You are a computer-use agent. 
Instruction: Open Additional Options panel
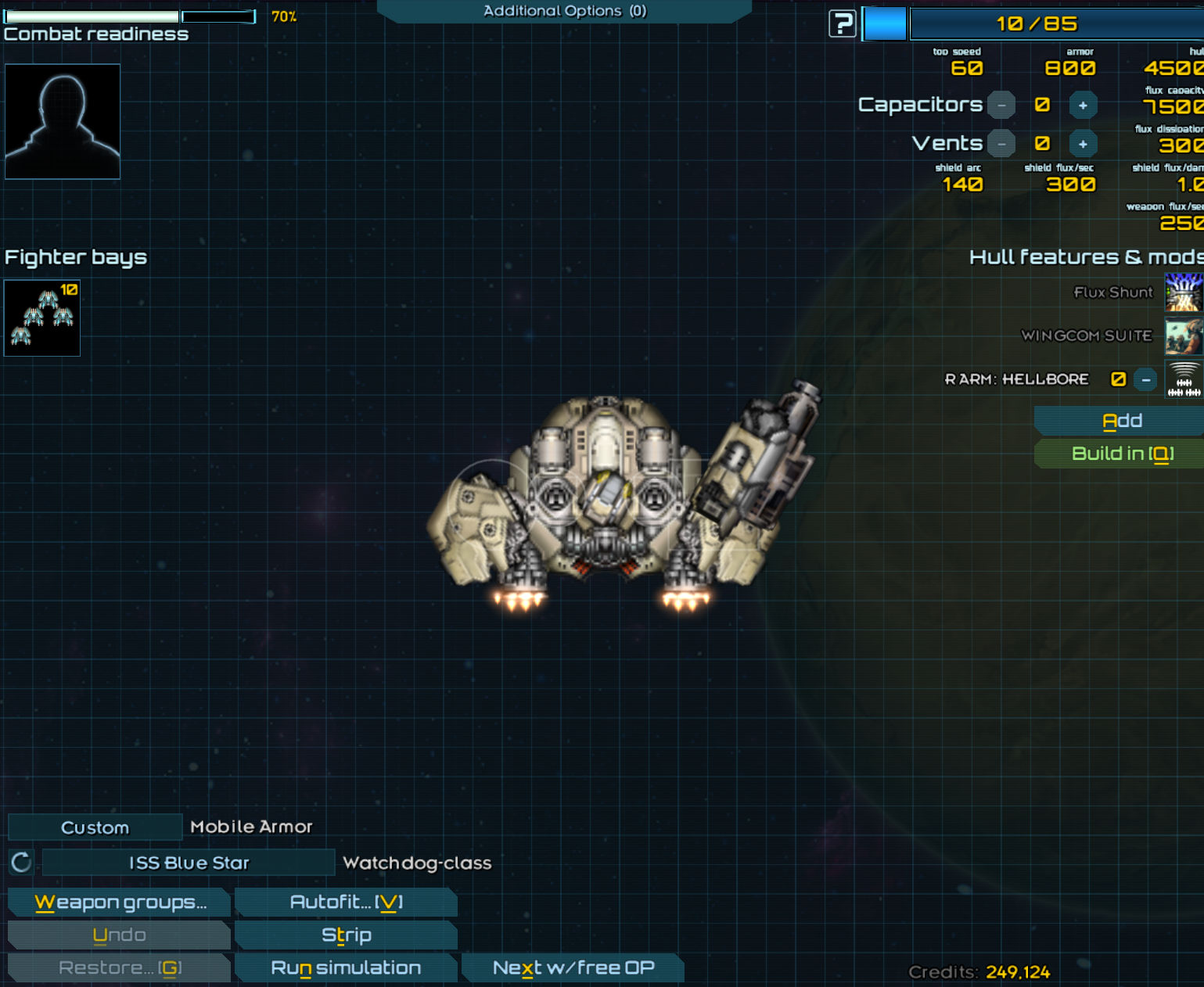(x=564, y=11)
